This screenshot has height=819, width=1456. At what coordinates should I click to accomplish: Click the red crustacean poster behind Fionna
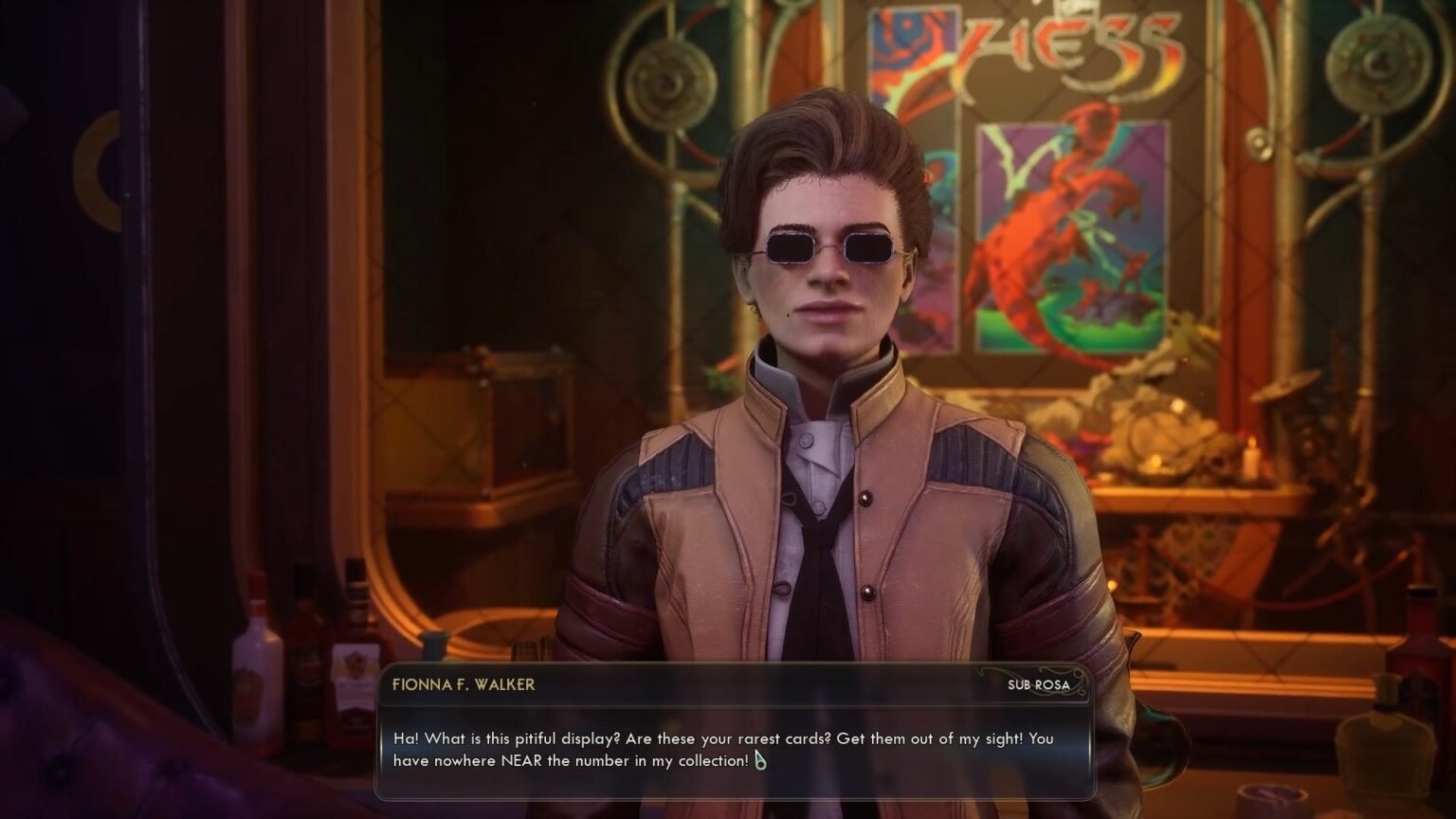[1066, 237]
